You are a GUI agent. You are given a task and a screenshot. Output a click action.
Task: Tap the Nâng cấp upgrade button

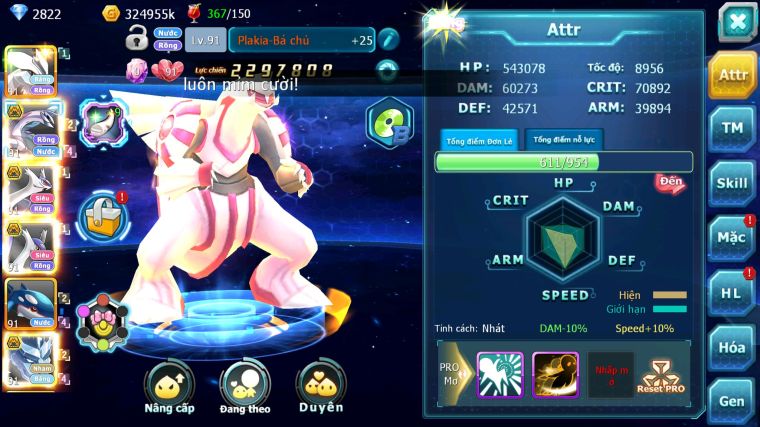[x=169, y=388]
